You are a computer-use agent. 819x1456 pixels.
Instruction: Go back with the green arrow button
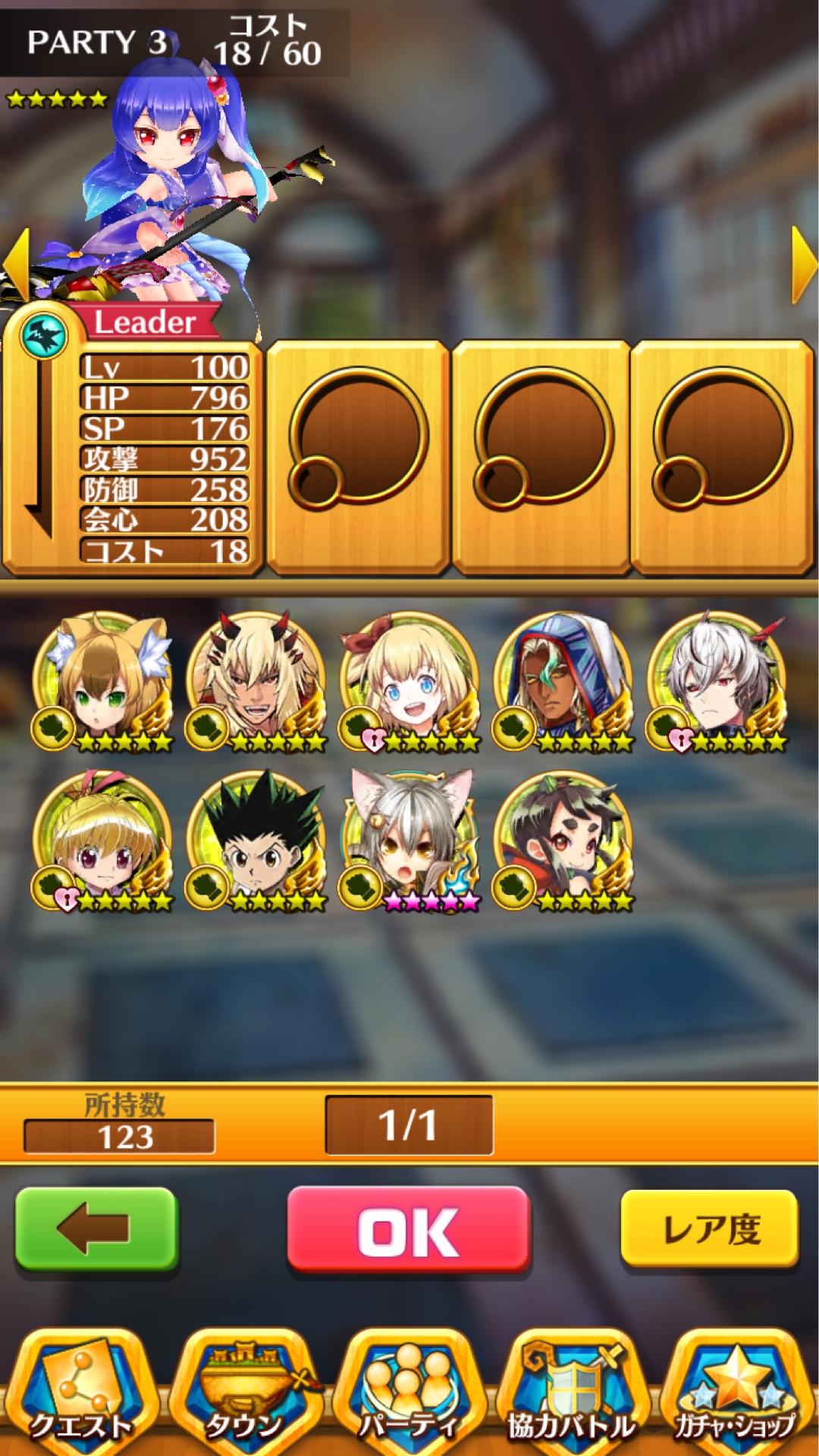pos(96,1230)
